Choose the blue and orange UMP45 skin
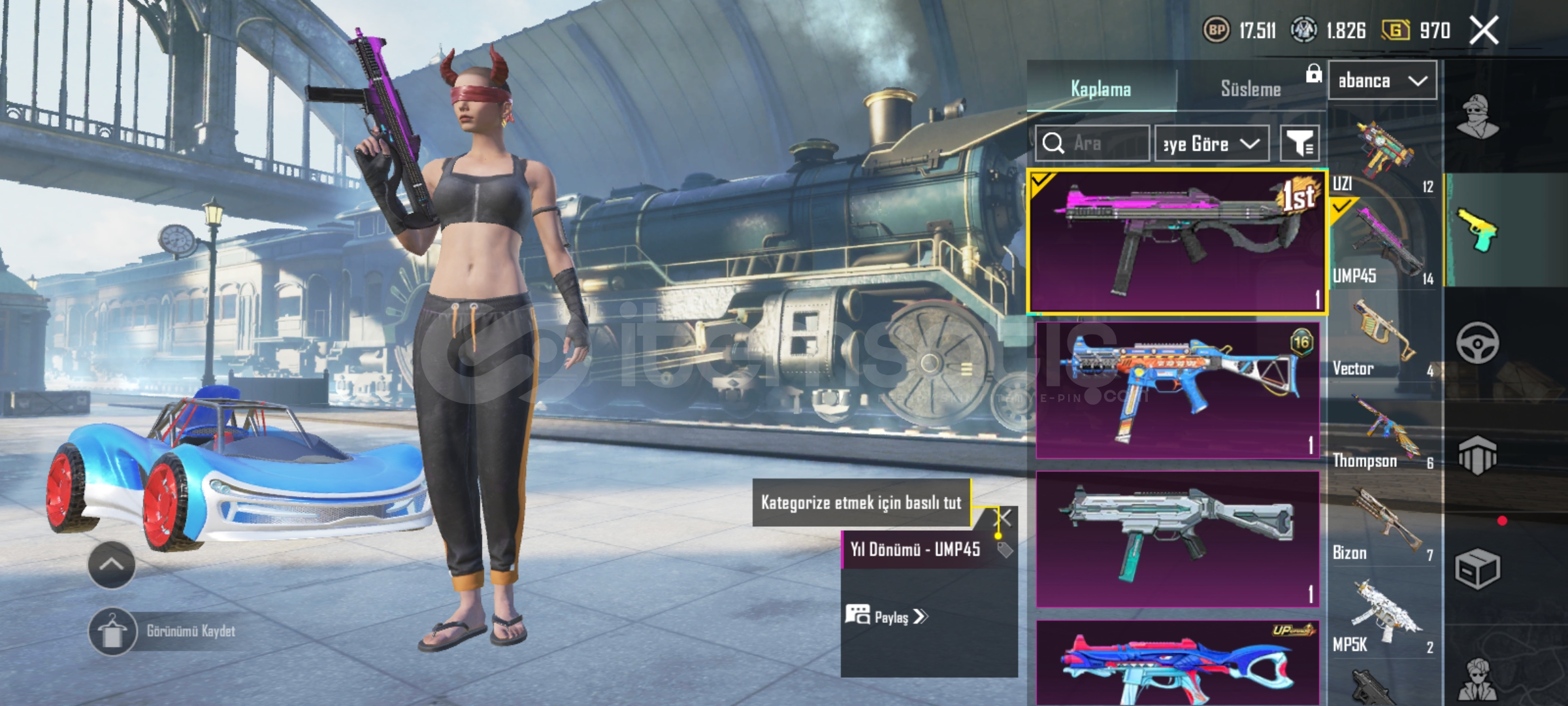 click(x=1177, y=390)
